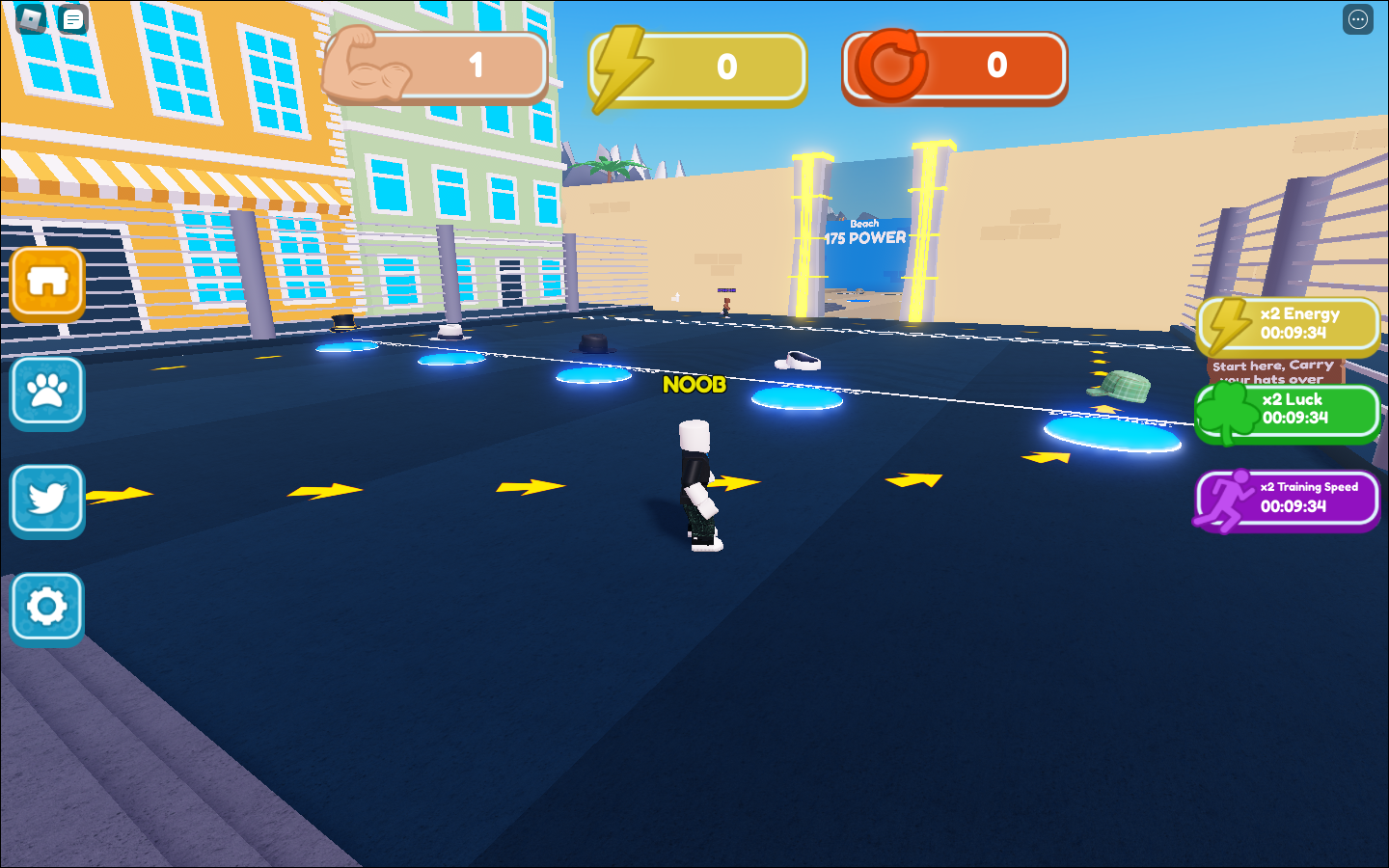Viewport: 1389px width, 868px height.
Task: Open more options with the ellipsis button
Action: point(1357,19)
